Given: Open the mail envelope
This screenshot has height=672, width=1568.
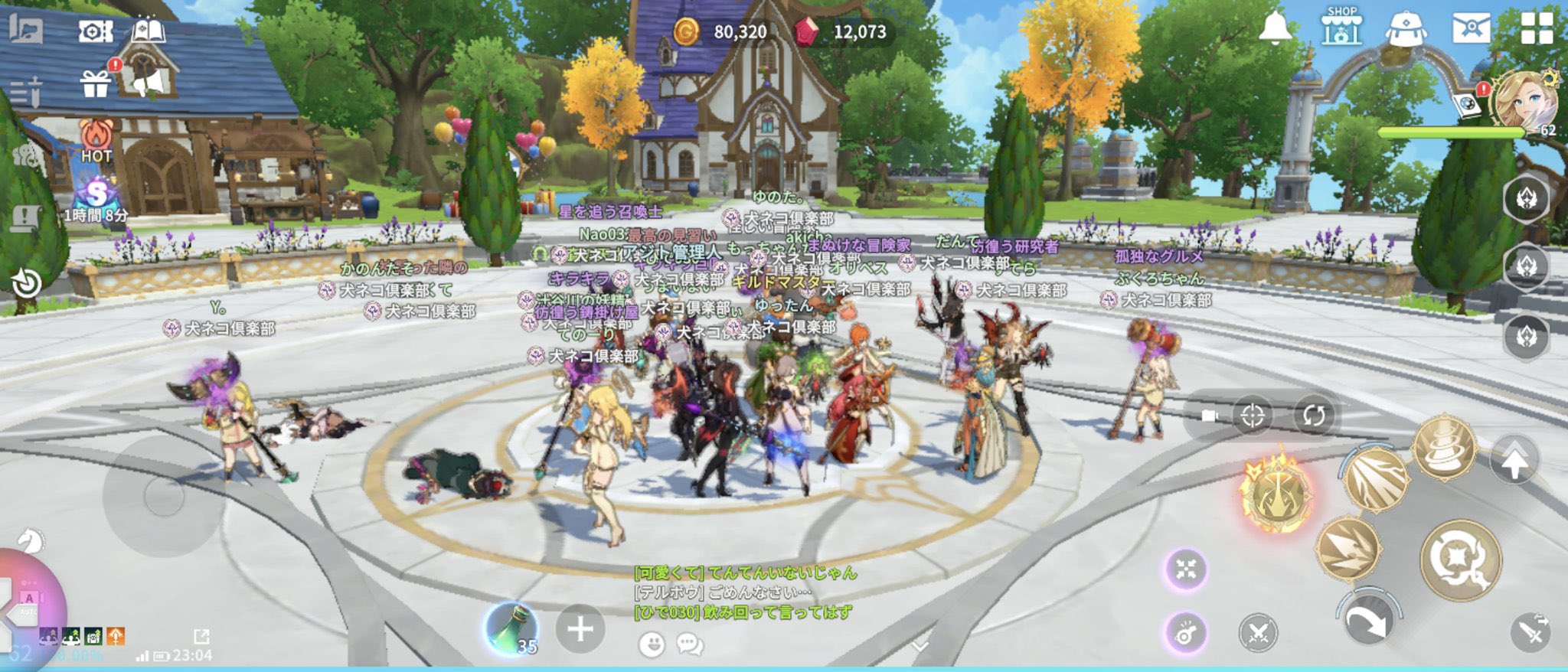Looking at the screenshot, I should click(x=1471, y=28).
